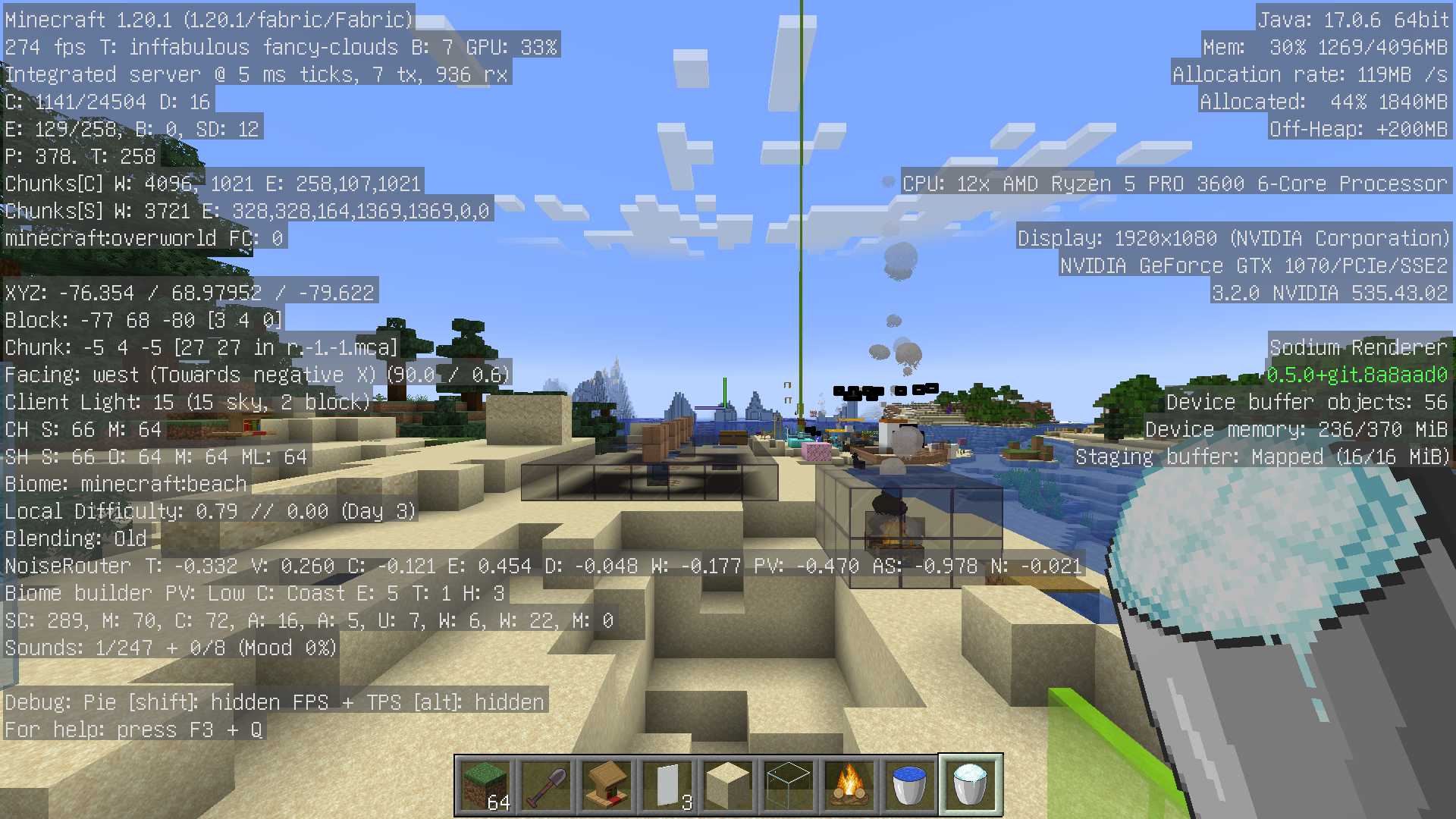Select the shovel in the hotbar
Screen dimensions: 1456x819
[546, 783]
